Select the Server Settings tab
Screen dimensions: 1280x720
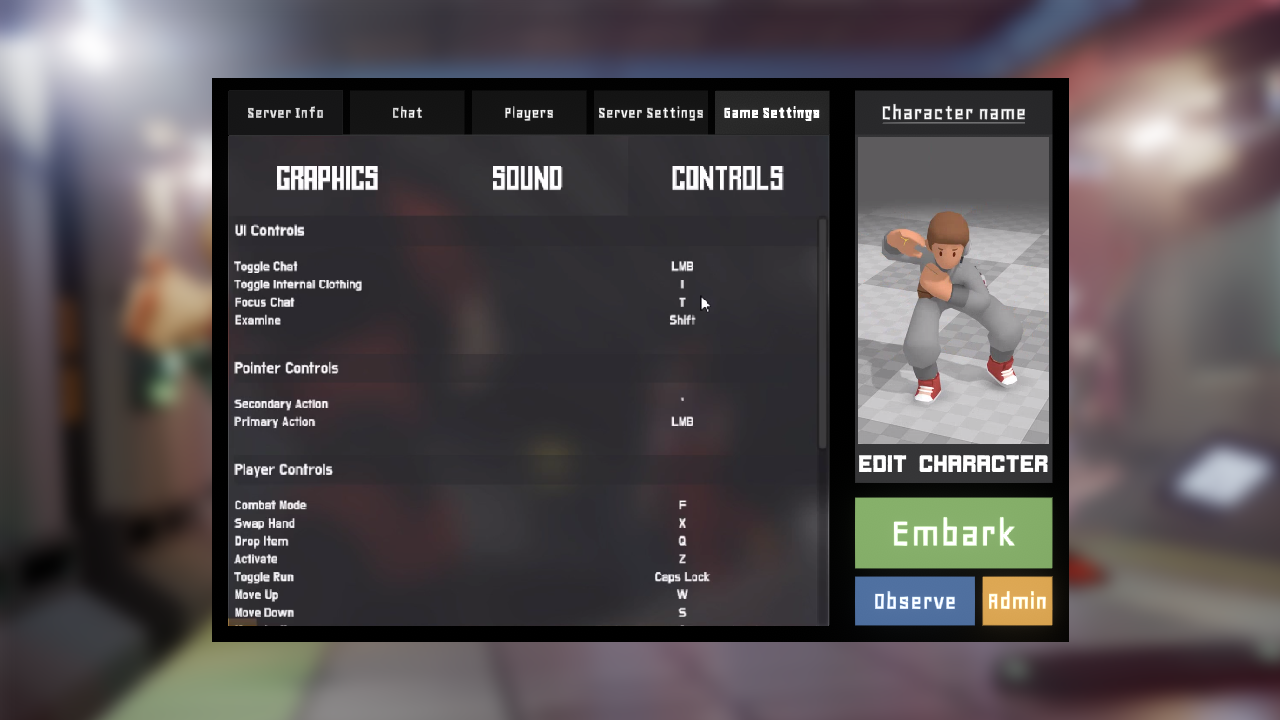pos(651,113)
